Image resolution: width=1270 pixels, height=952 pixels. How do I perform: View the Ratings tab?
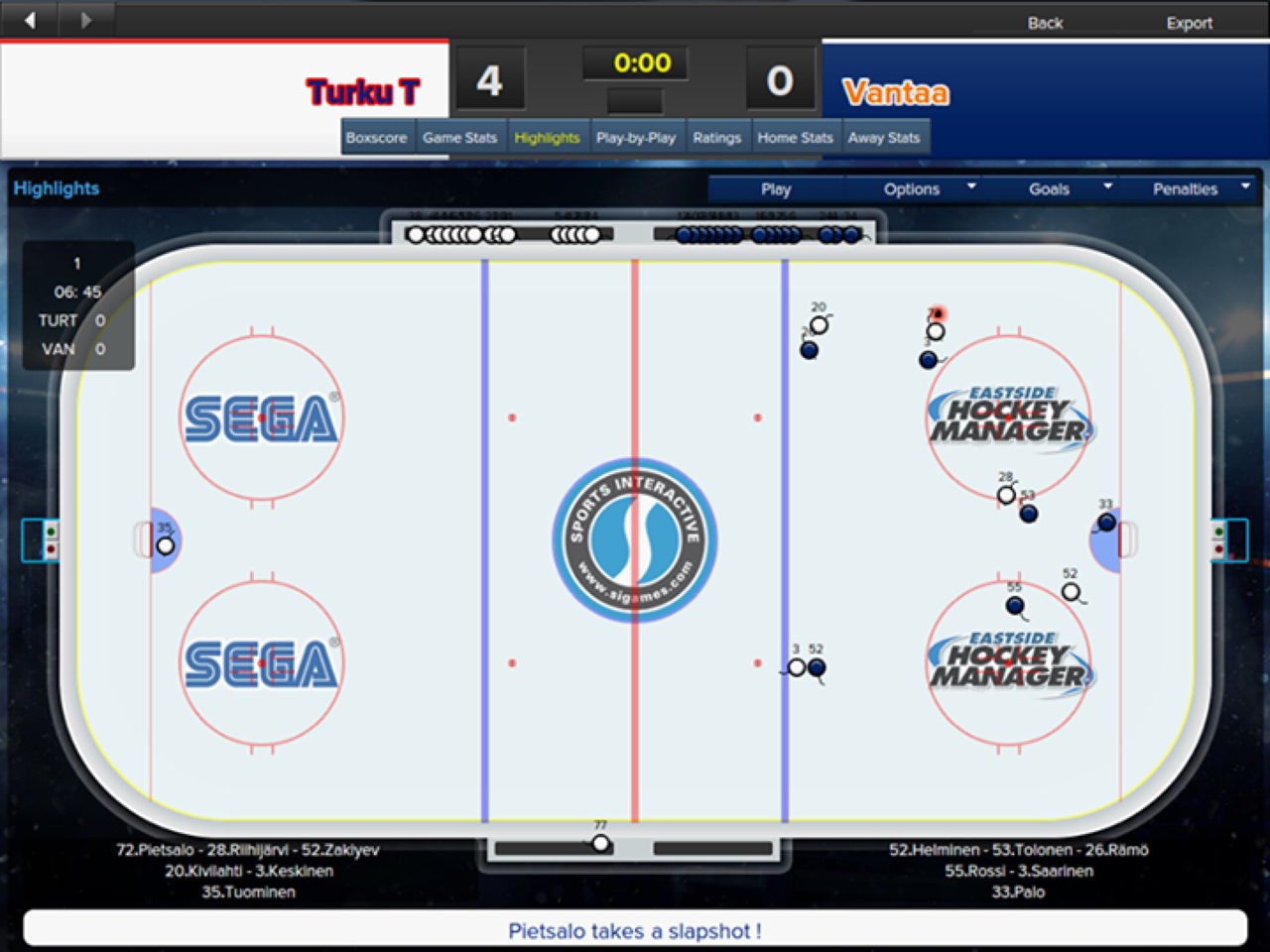(x=717, y=137)
